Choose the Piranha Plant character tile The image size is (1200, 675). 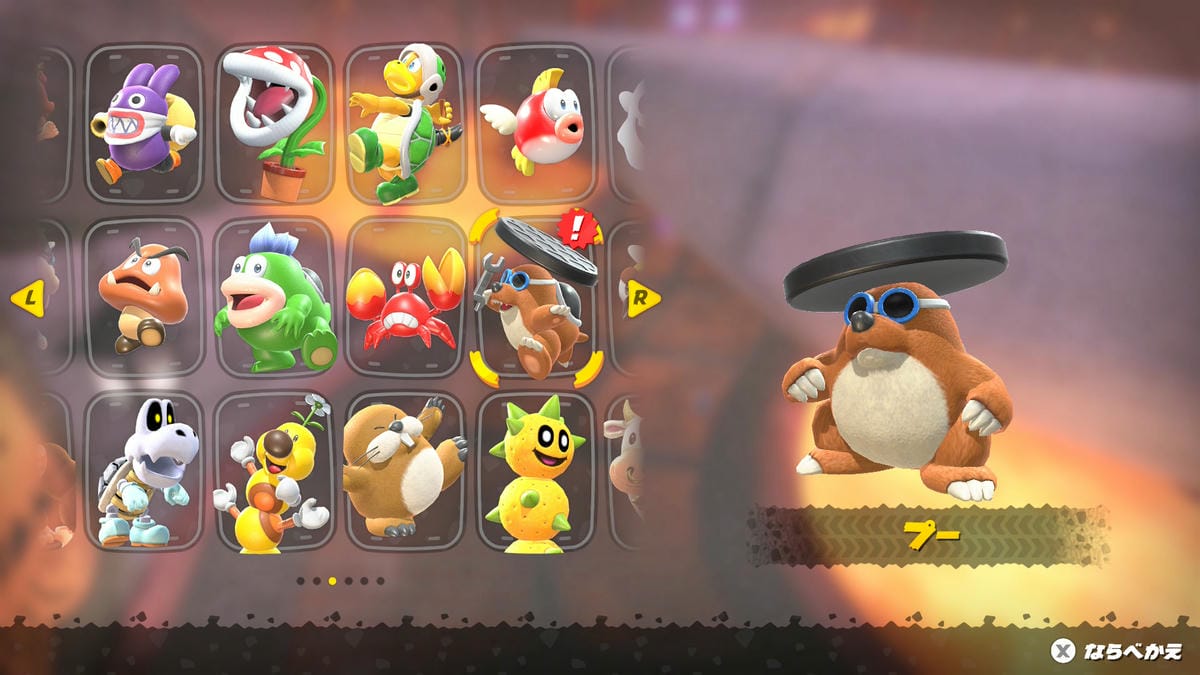[x=274, y=122]
